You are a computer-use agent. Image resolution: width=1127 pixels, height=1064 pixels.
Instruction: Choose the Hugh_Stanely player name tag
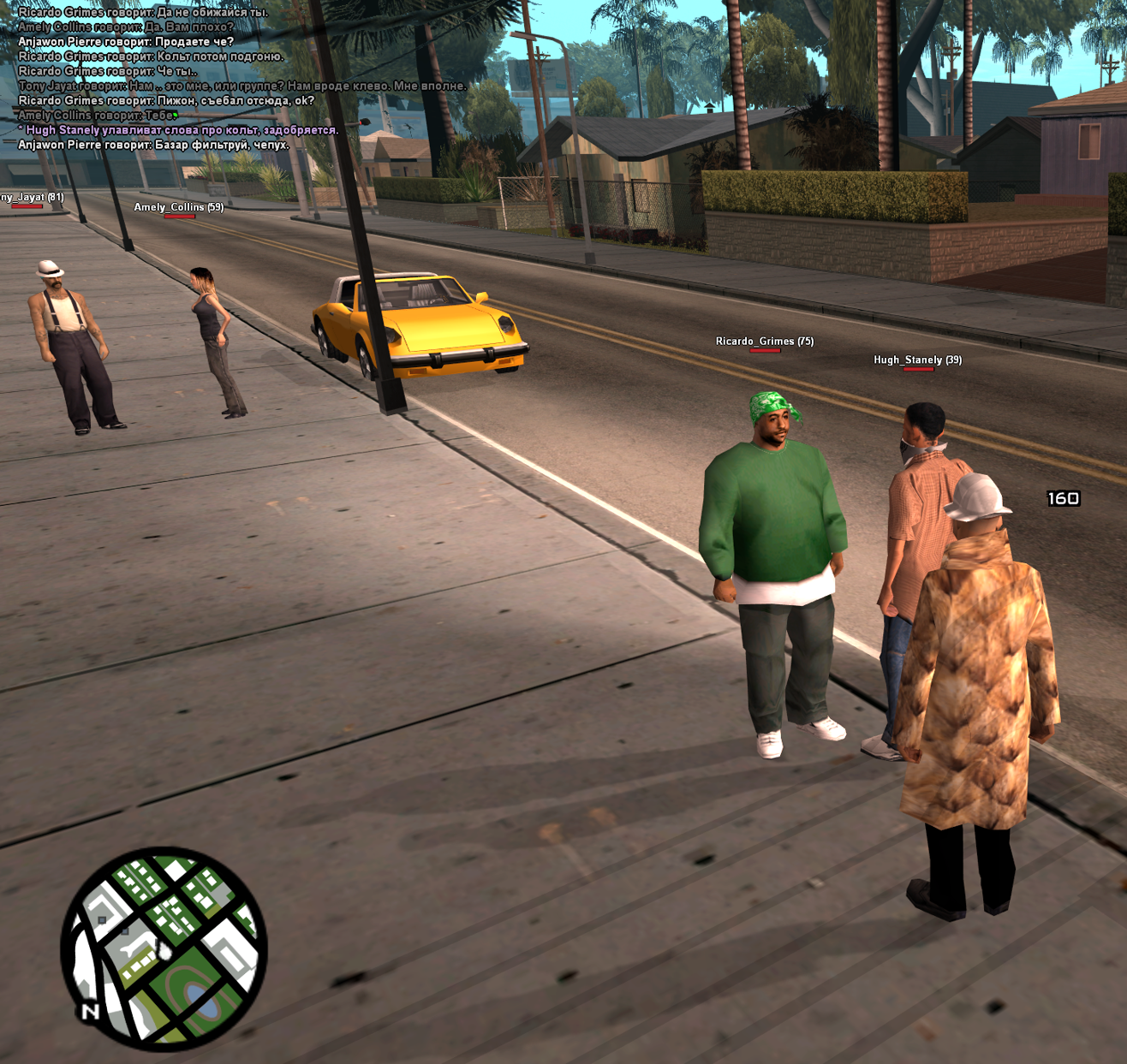pos(917,360)
